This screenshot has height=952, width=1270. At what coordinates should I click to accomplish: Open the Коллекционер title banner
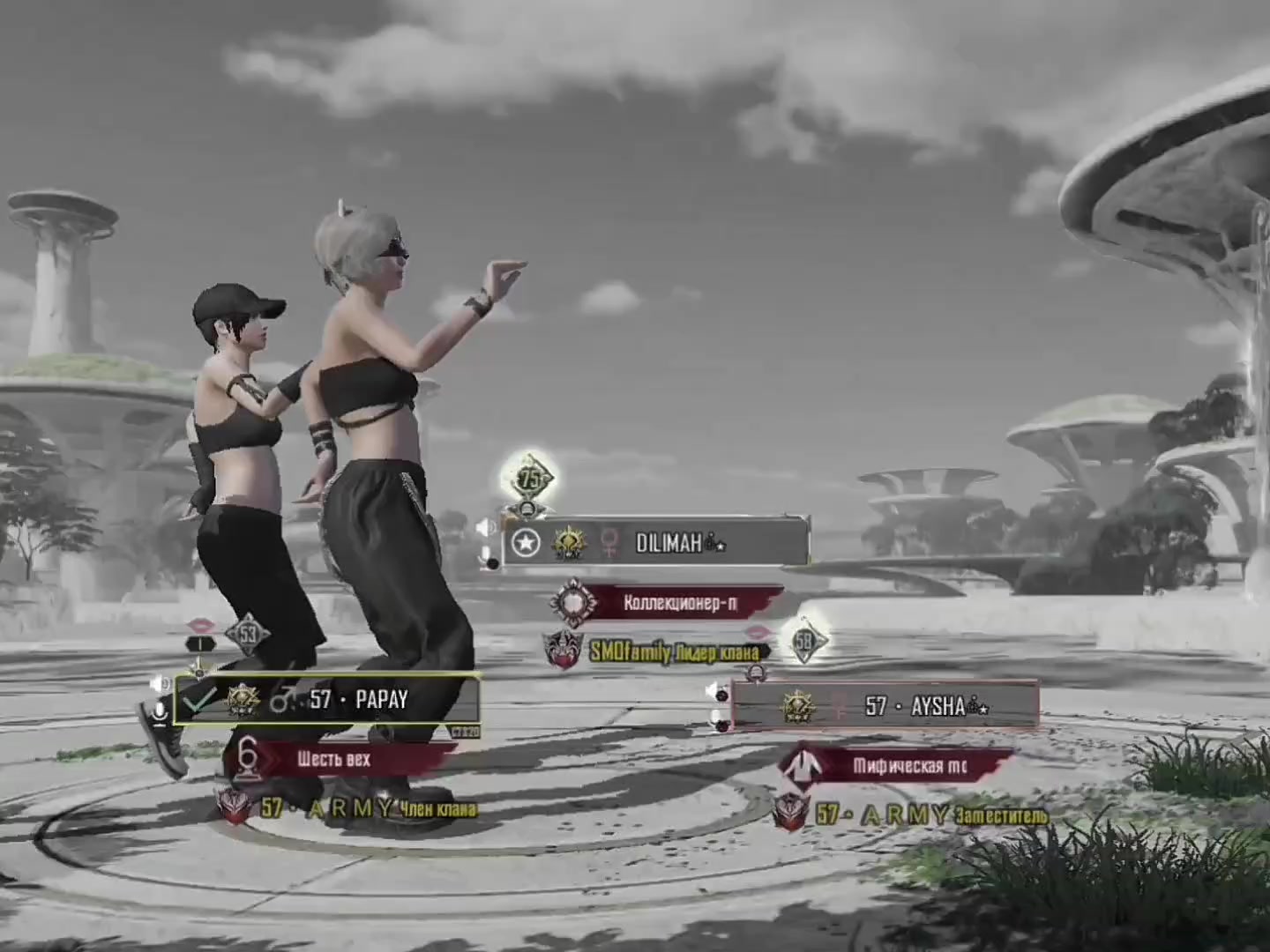[679, 604]
